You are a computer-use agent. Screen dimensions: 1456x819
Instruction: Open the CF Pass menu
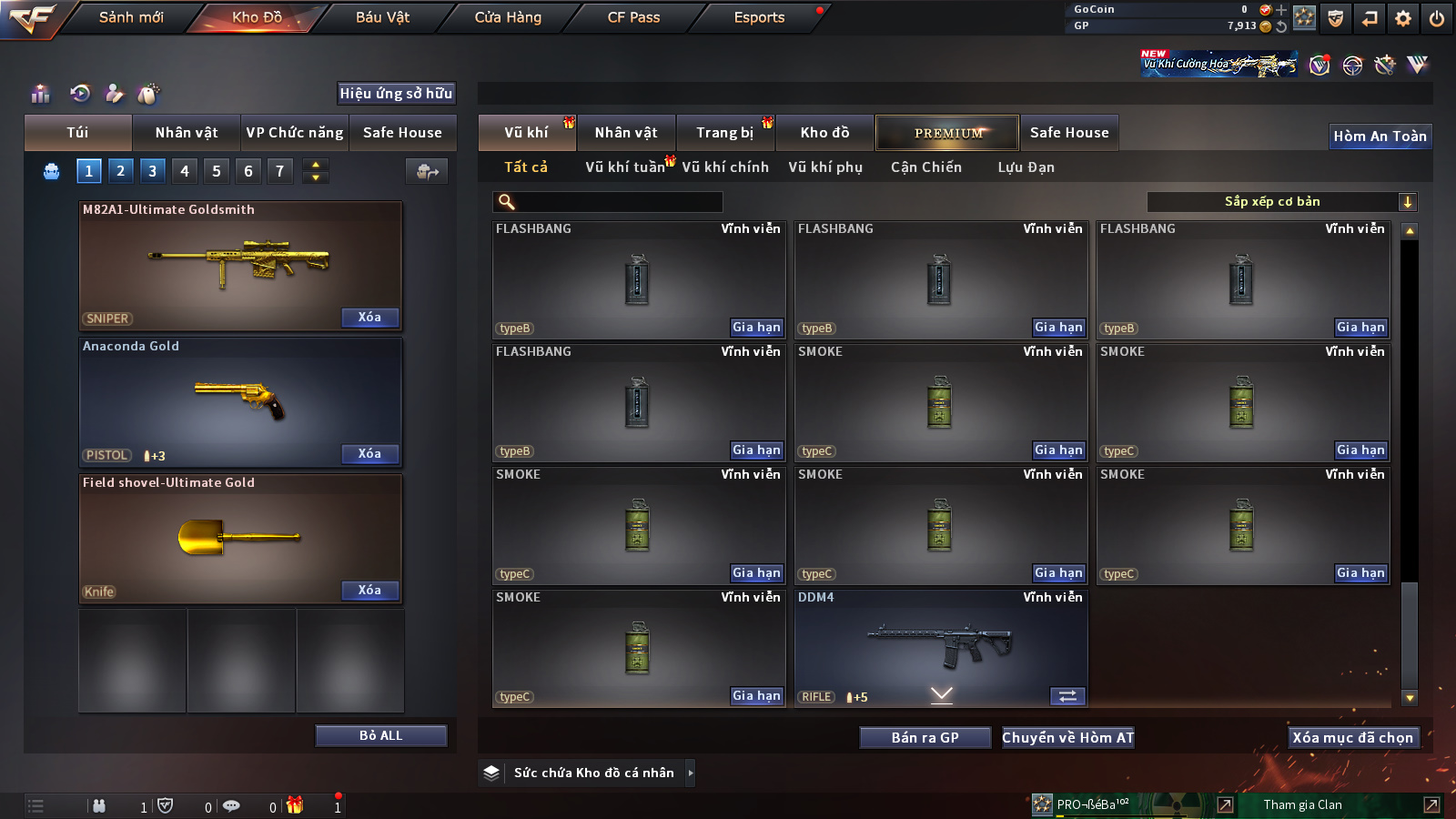(633, 17)
